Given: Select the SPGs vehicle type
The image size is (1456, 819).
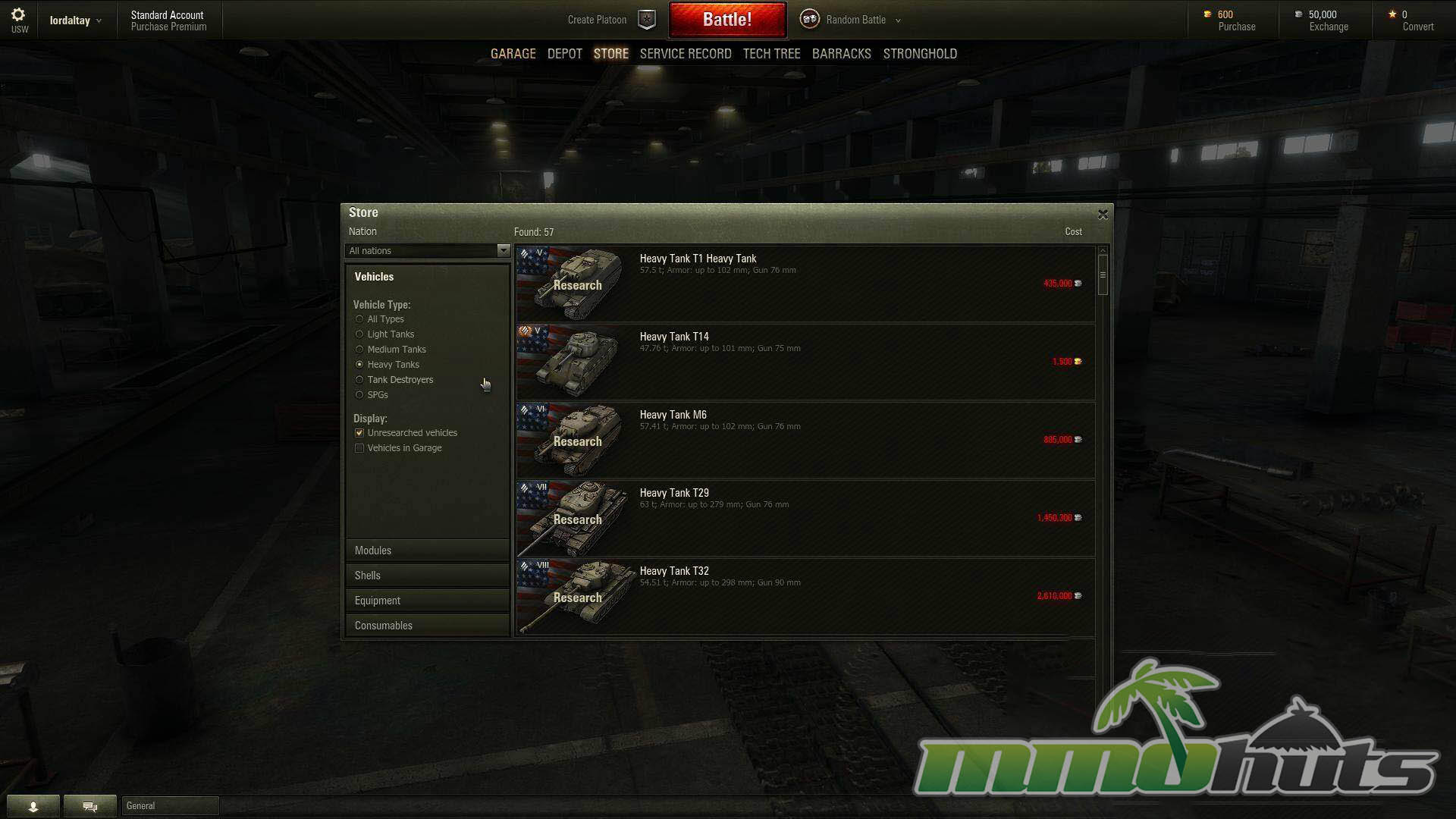Looking at the screenshot, I should (359, 395).
